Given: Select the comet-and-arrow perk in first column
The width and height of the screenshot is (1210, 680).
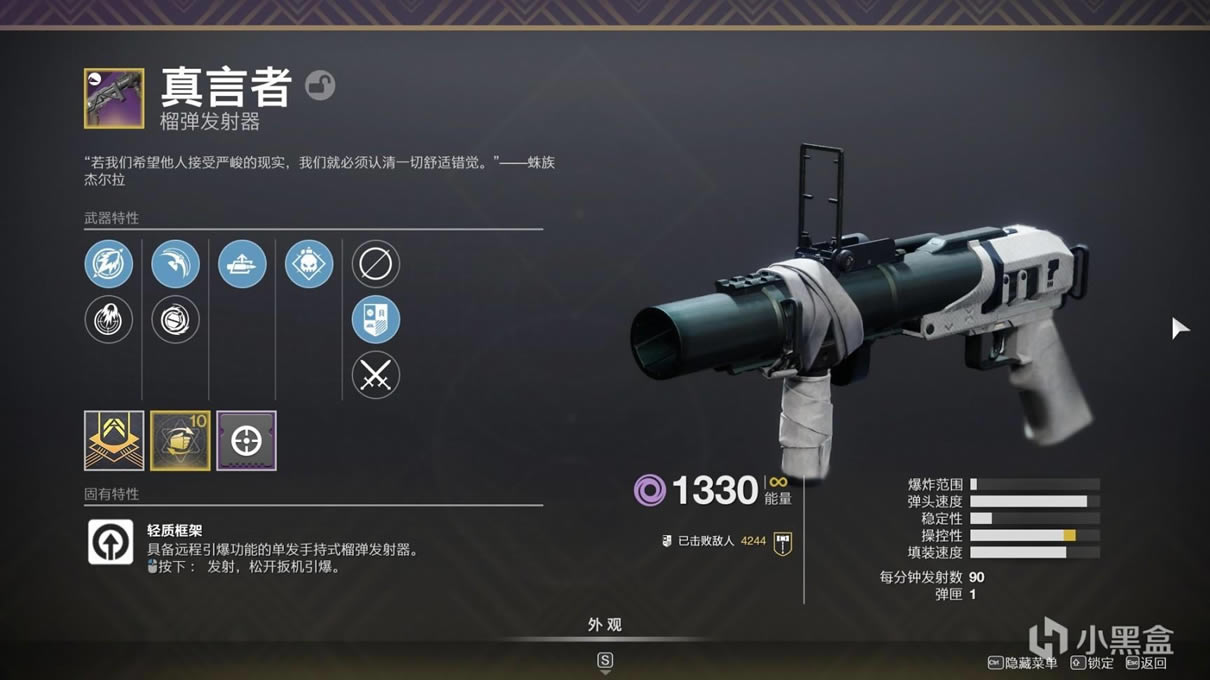Looking at the screenshot, I should pyautogui.click(x=109, y=264).
